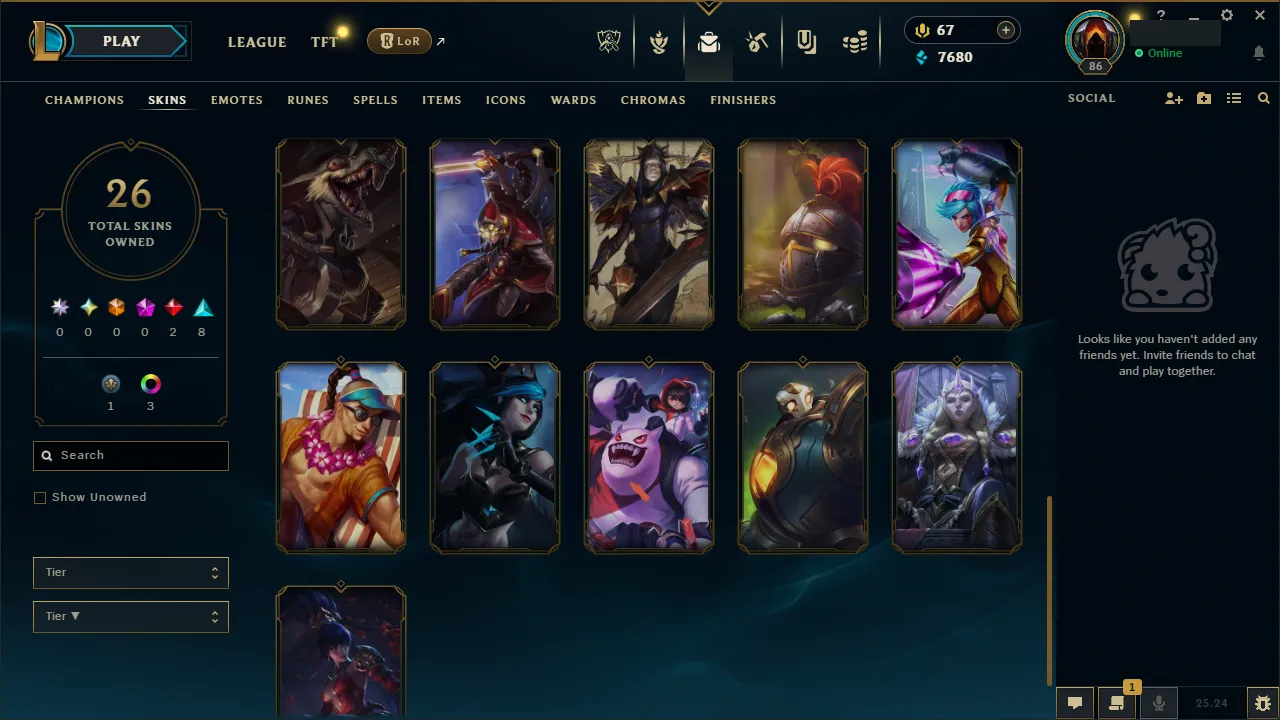Switch to the CHAMPIONS tab
This screenshot has width=1280, height=720.
[x=84, y=100]
